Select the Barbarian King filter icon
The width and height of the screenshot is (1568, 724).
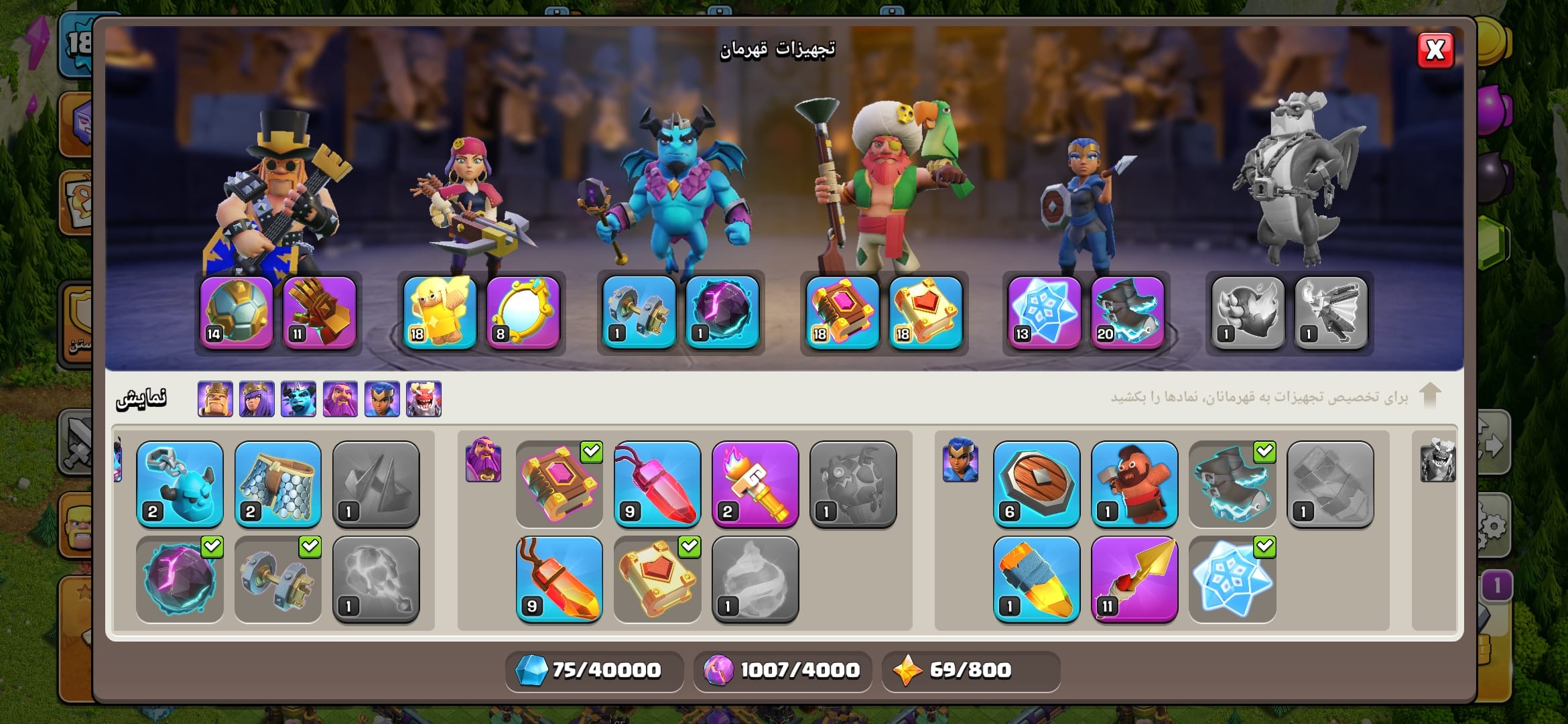pos(215,399)
